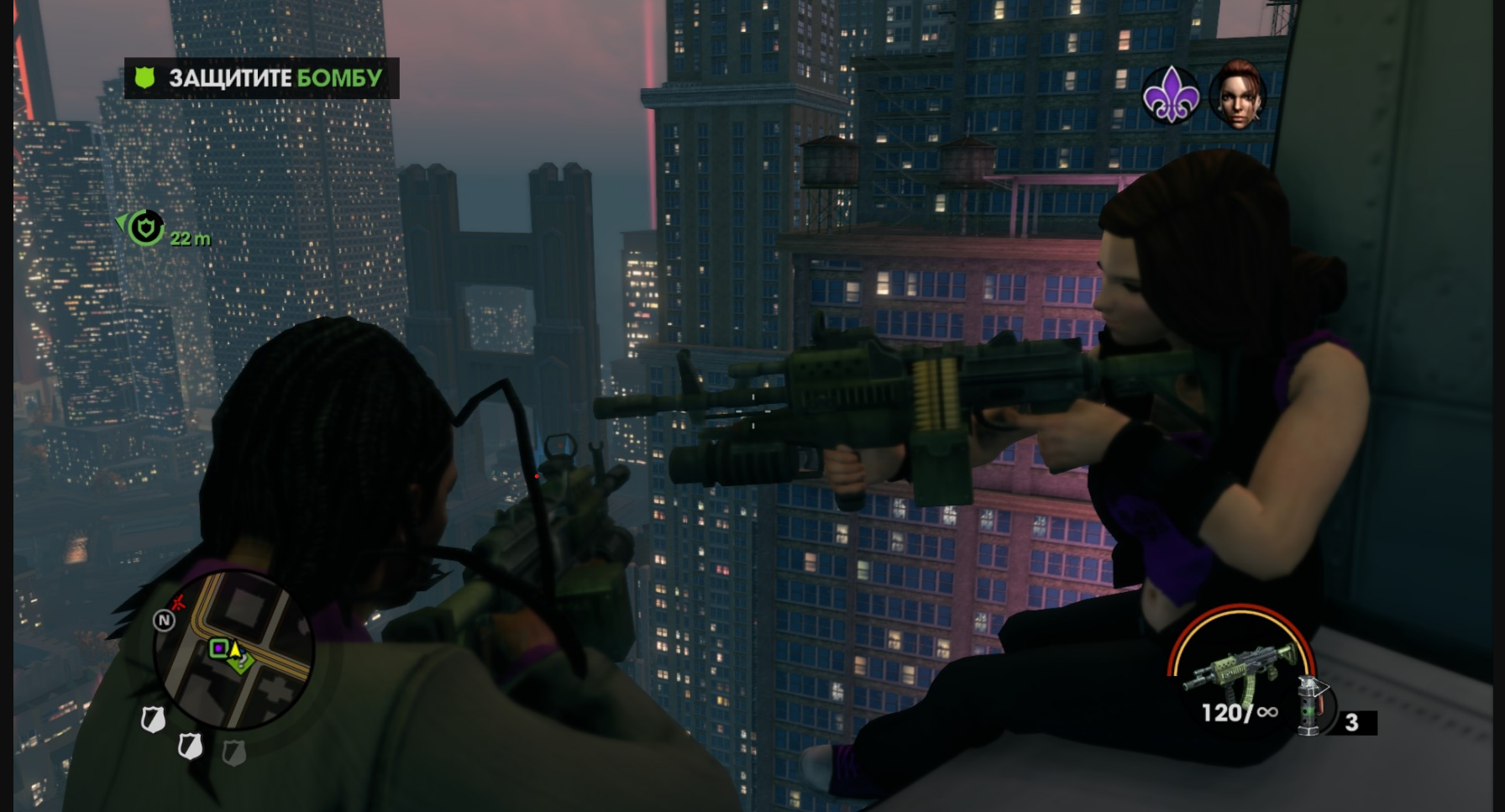Click the ЗАЩИТИТЕ БОМБУ objective tracker
Image resolution: width=1505 pixels, height=812 pixels.
click(261, 78)
